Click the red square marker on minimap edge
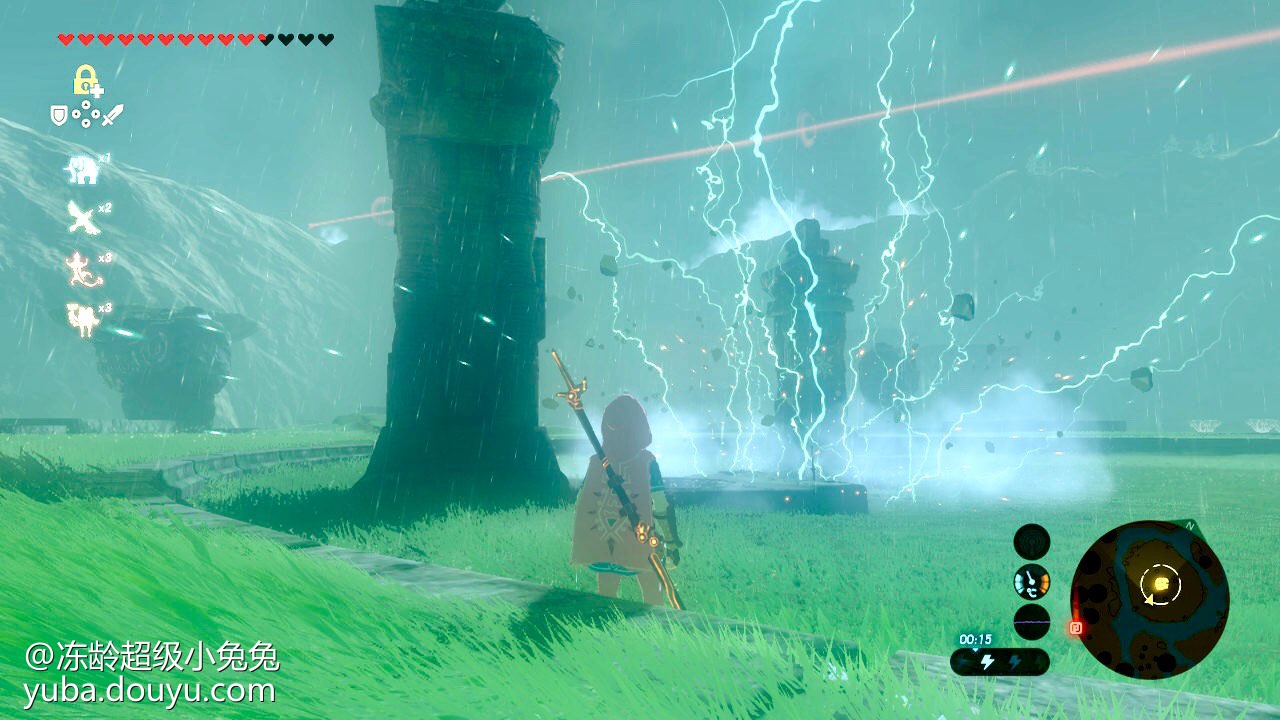 pos(1076,628)
